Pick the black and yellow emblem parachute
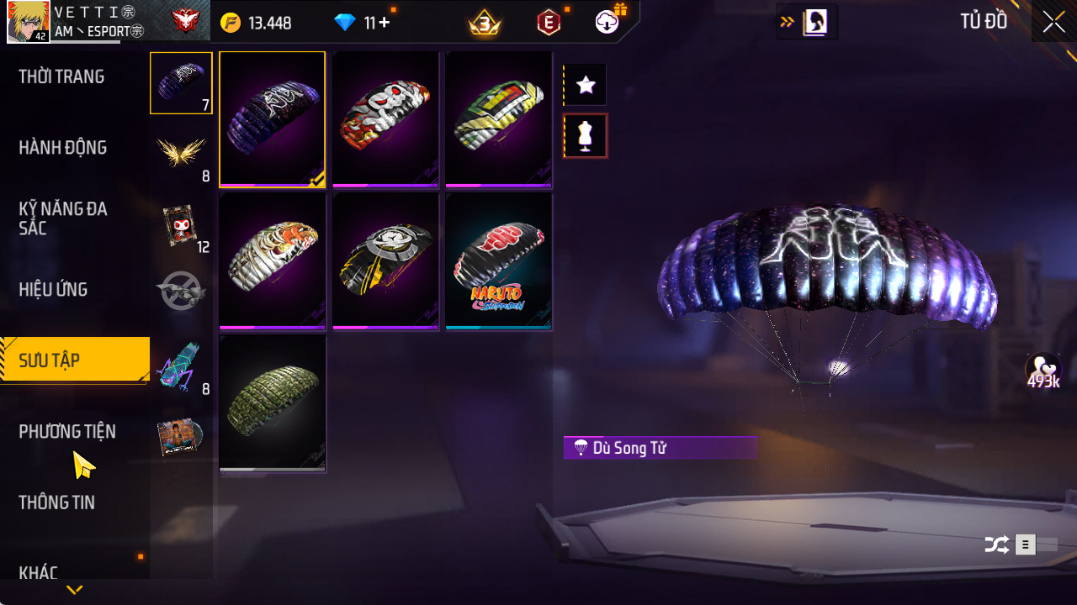 (x=386, y=261)
